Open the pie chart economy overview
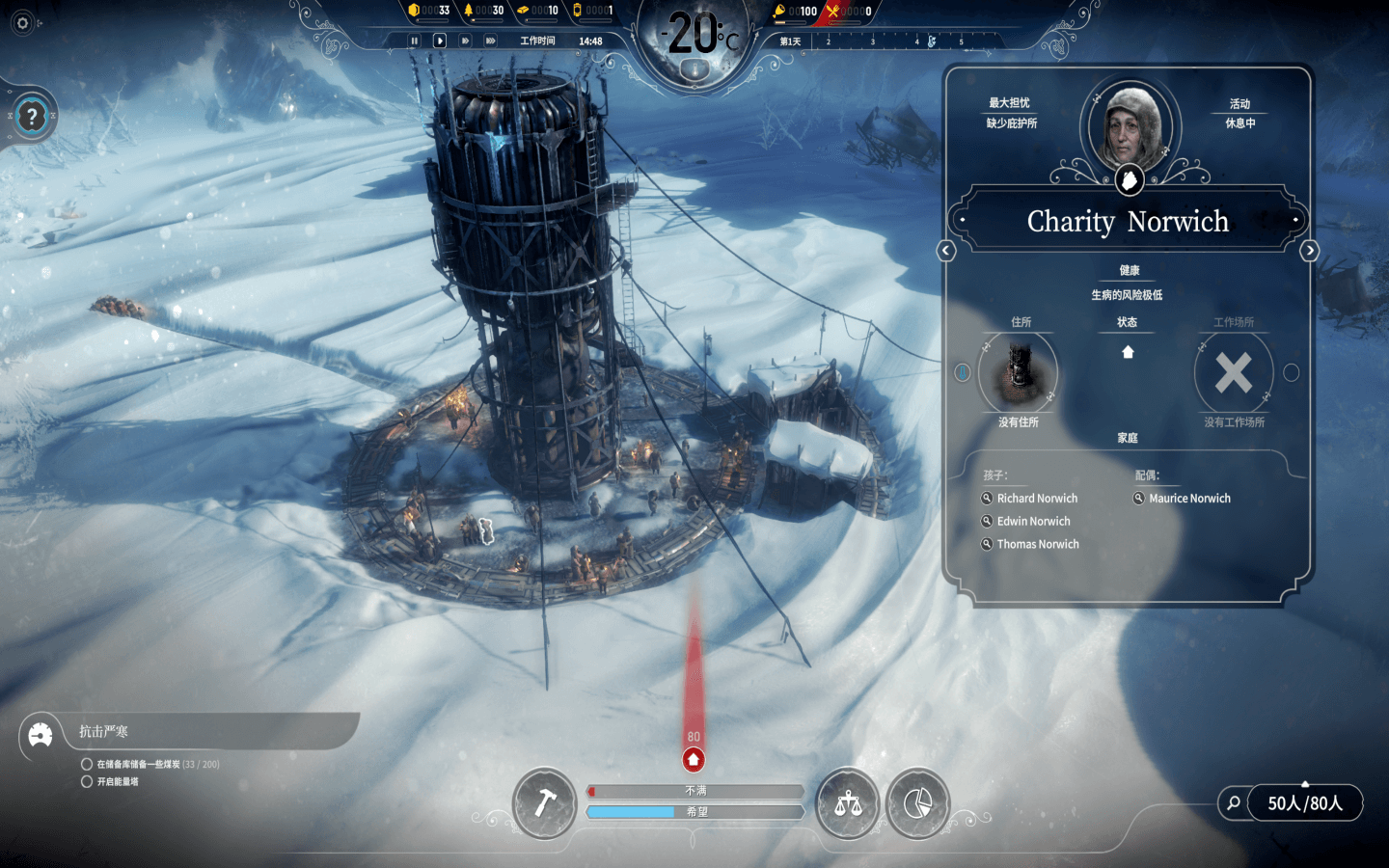Screen dimensions: 1389x868 pyautogui.click(x=917, y=803)
